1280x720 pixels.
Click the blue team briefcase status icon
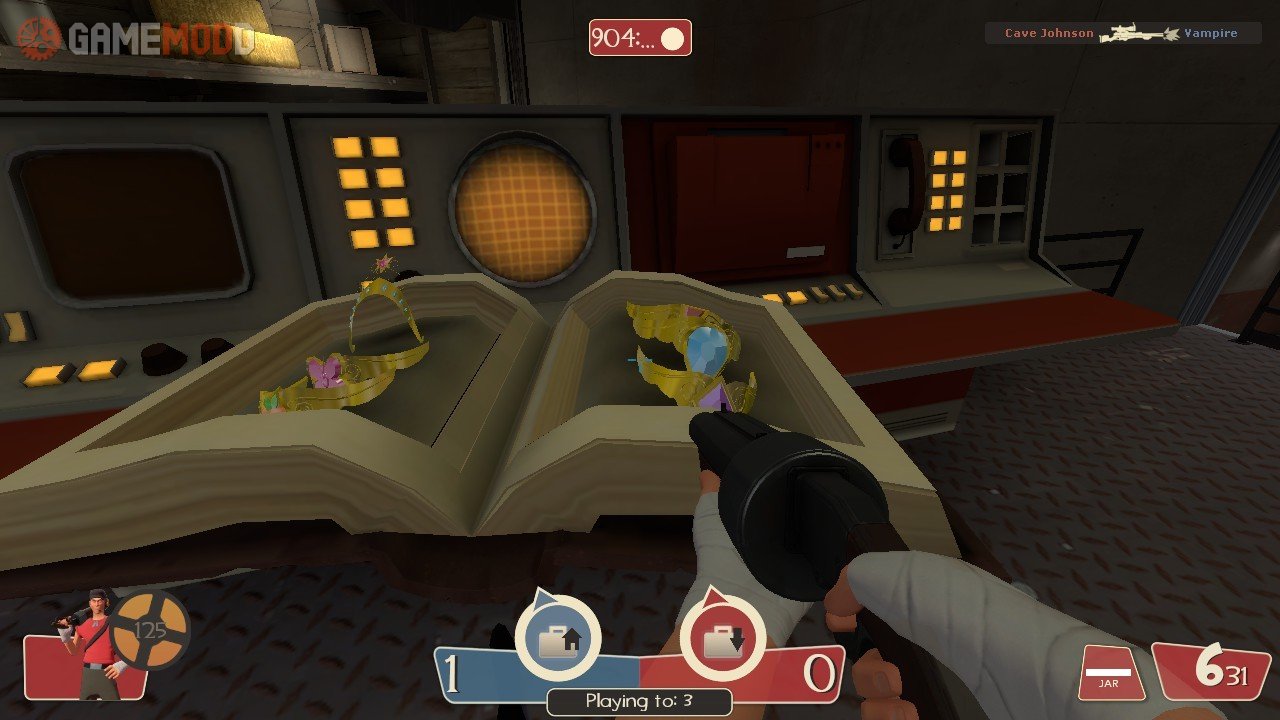[x=557, y=638]
